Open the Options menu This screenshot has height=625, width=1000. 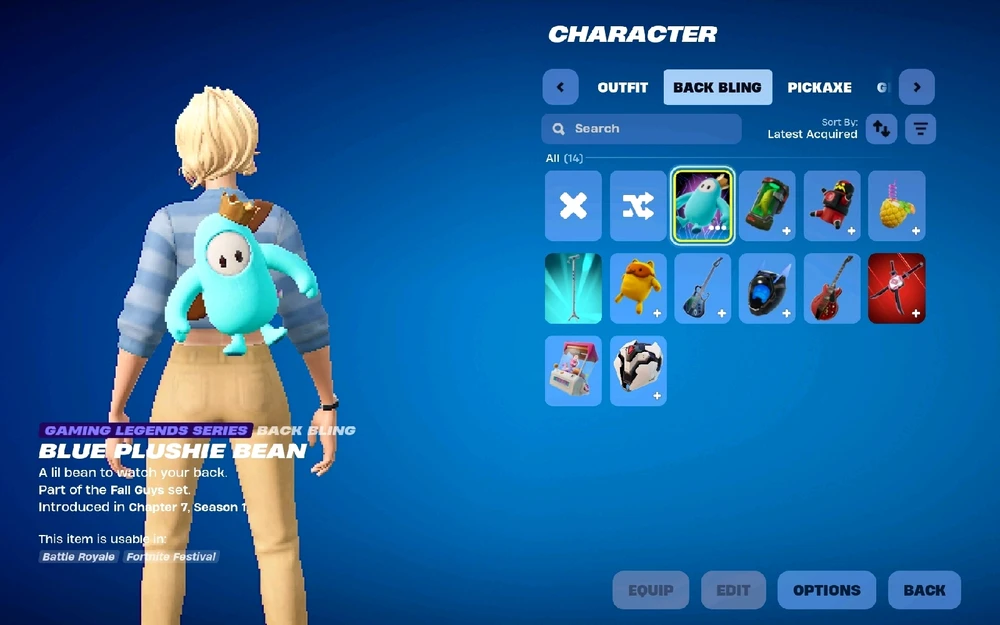point(826,590)
